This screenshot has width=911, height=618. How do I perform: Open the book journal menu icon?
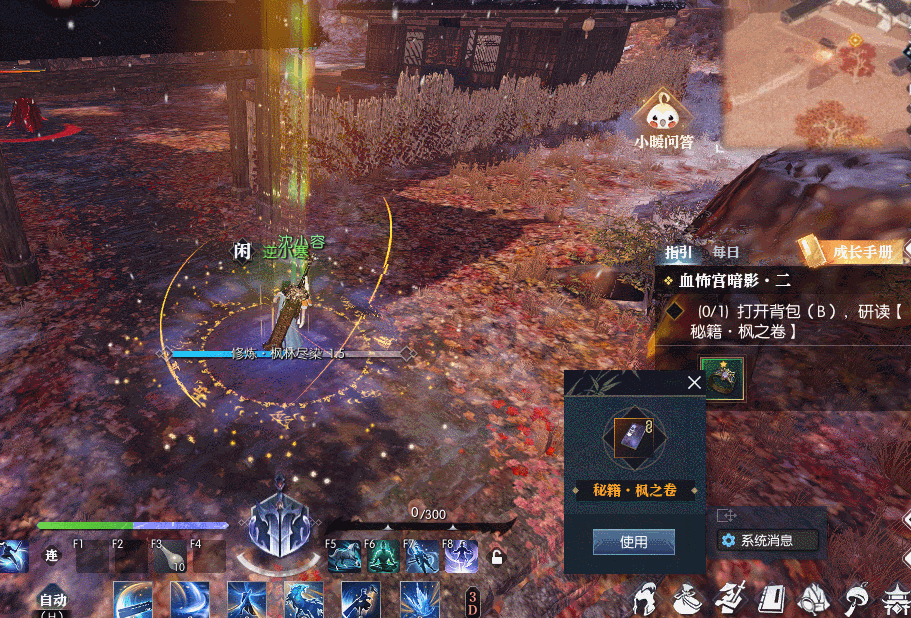coord(773,599)
